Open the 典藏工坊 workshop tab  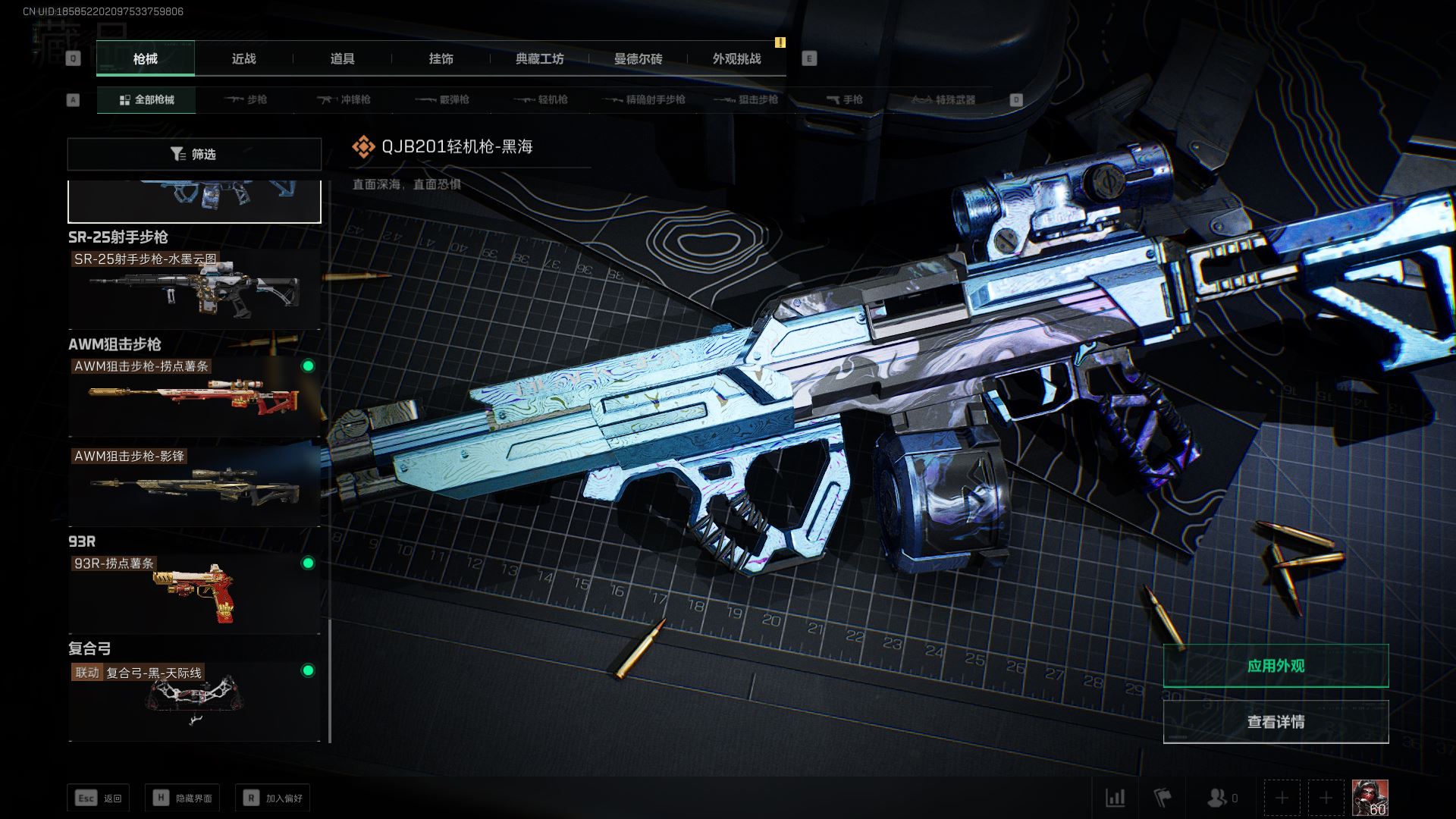pos(539,59)
